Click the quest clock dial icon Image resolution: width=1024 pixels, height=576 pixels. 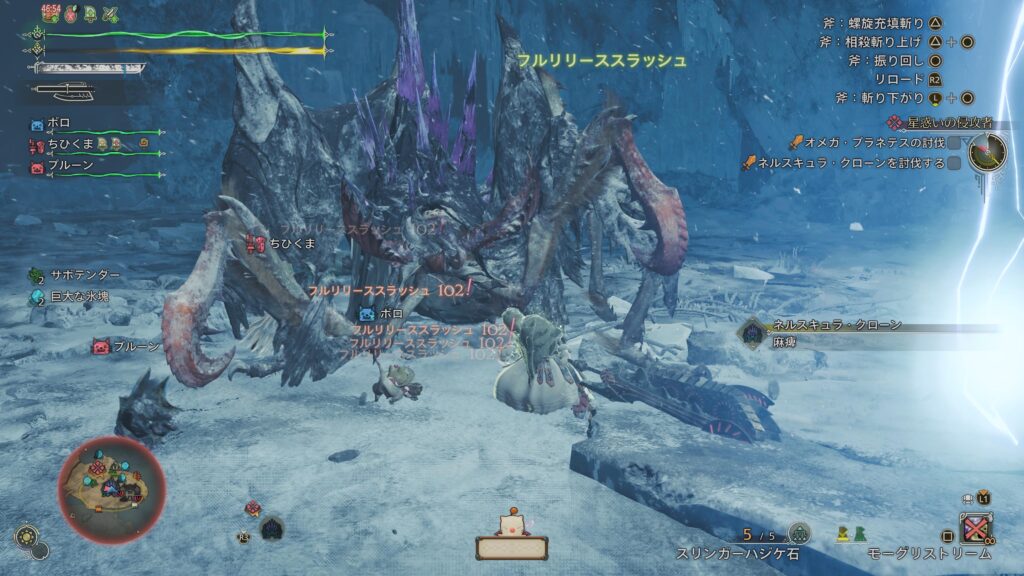point(986,152)
